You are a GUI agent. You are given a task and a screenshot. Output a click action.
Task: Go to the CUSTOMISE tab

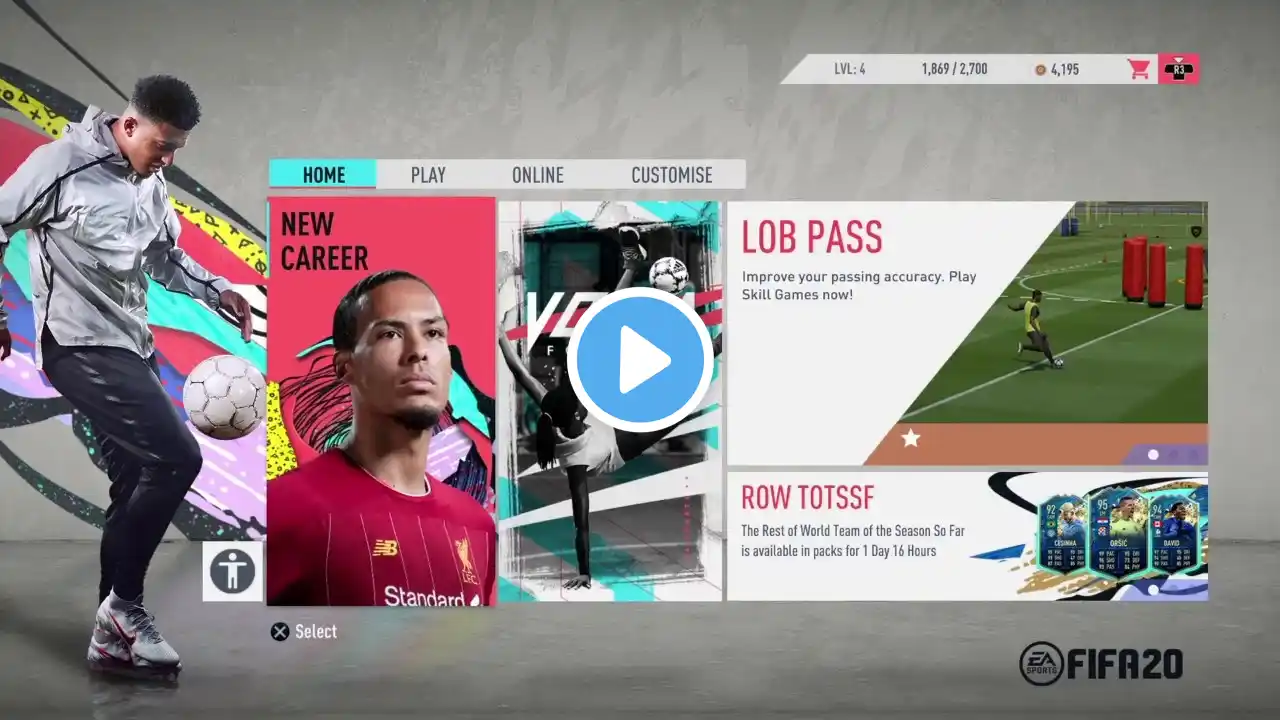pos(672,175)
